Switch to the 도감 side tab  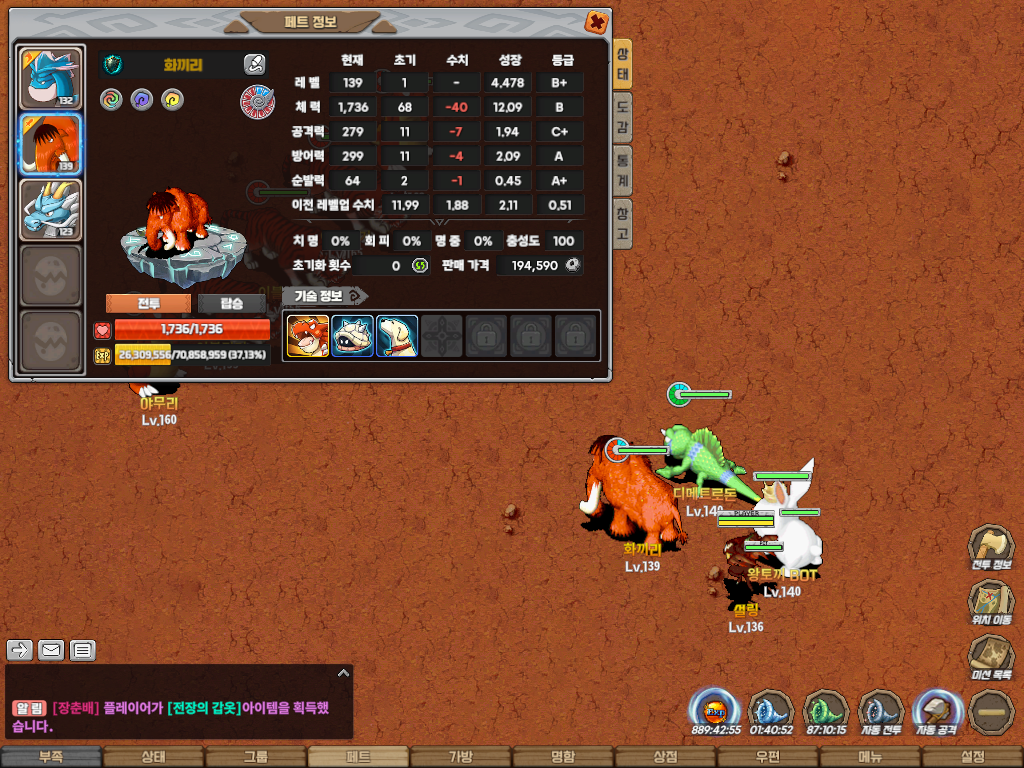pyautogui.click(x=622, y=118)
